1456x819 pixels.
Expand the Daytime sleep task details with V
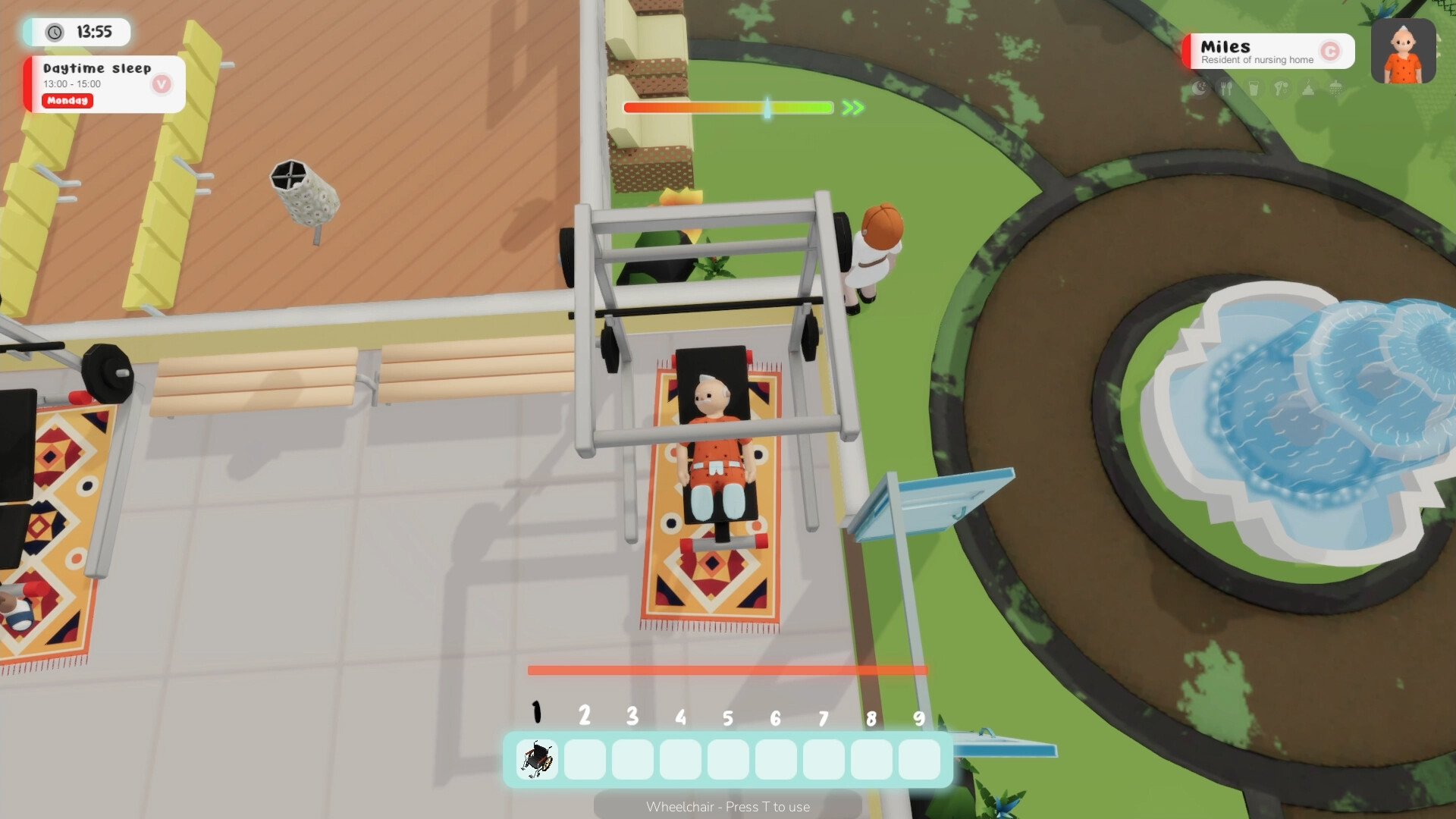click(x=160, y=85)
